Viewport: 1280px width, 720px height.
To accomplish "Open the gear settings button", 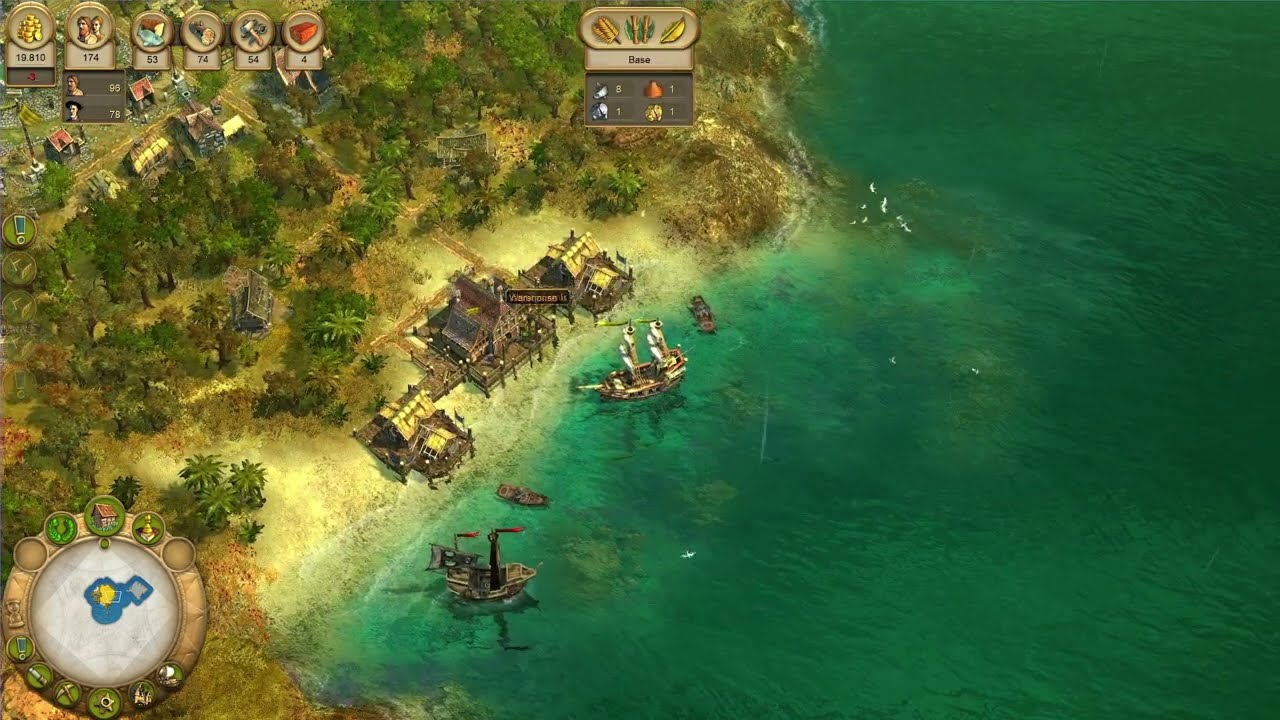I will click(x=104, y=702).
